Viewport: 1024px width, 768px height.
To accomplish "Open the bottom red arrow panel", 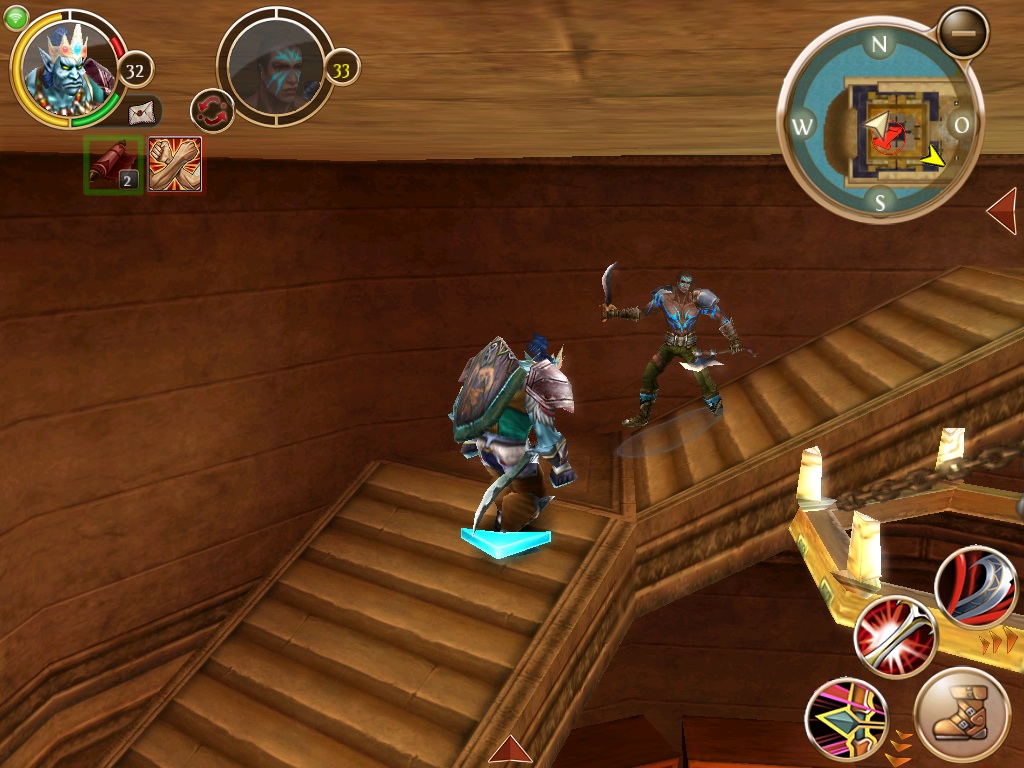I will click(510, 749).
